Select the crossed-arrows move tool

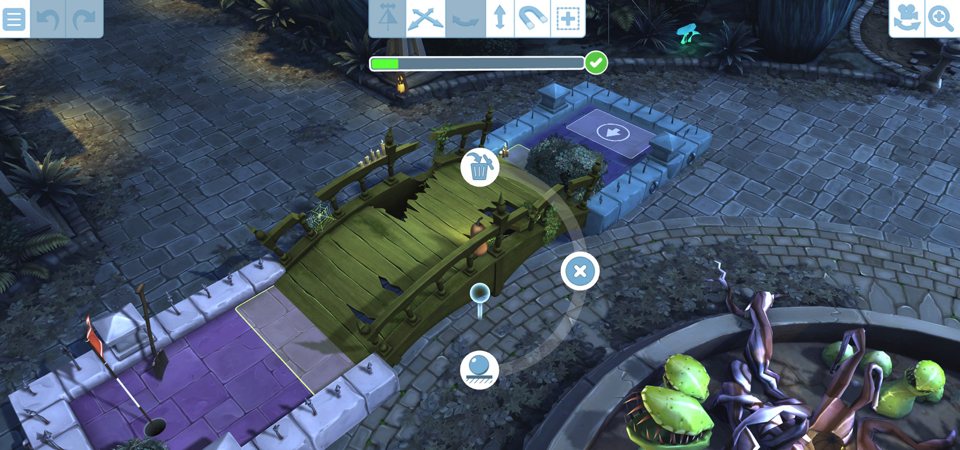(426, 19)
